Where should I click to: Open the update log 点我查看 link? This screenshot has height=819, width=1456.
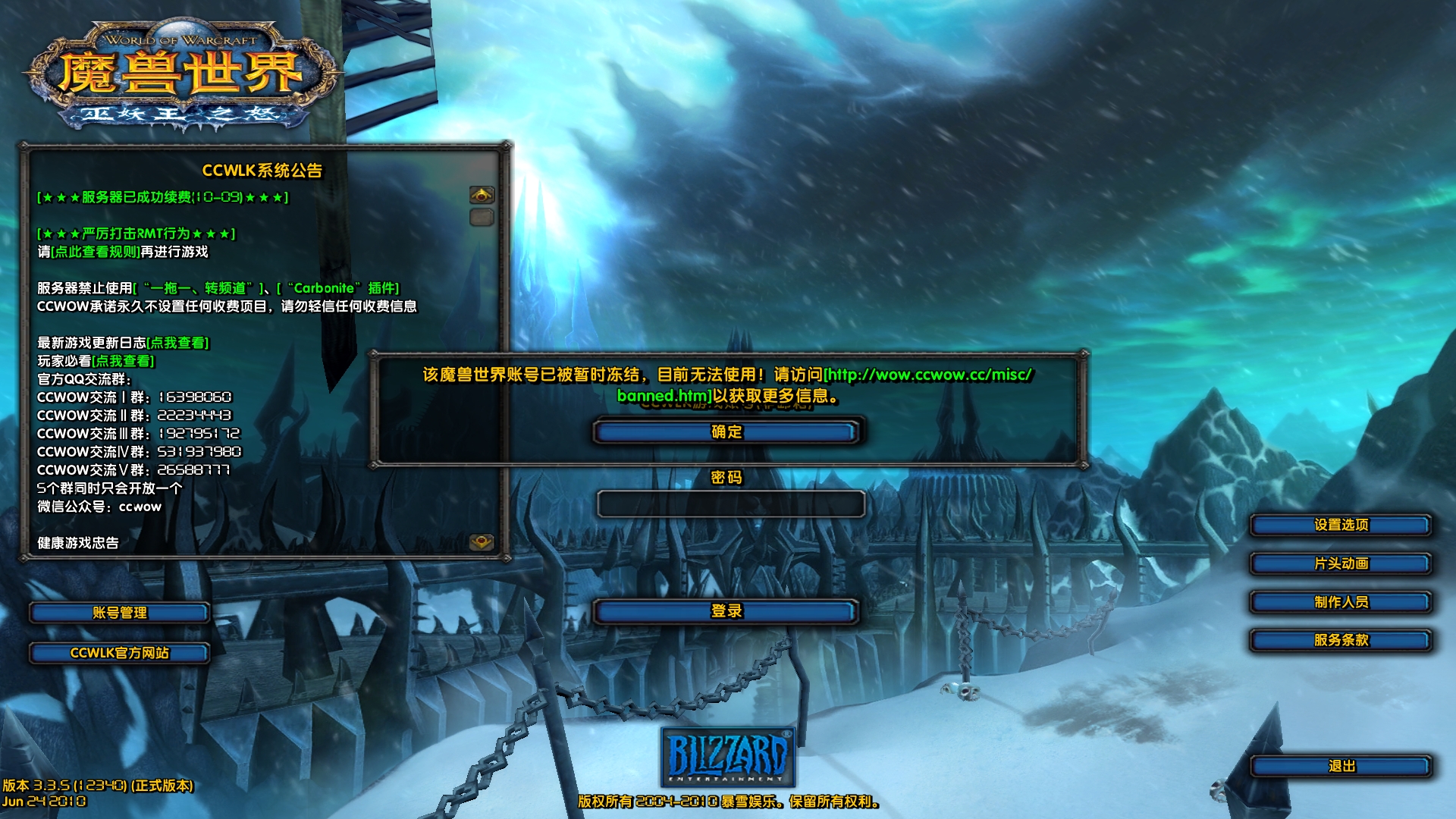pos(178,343)
